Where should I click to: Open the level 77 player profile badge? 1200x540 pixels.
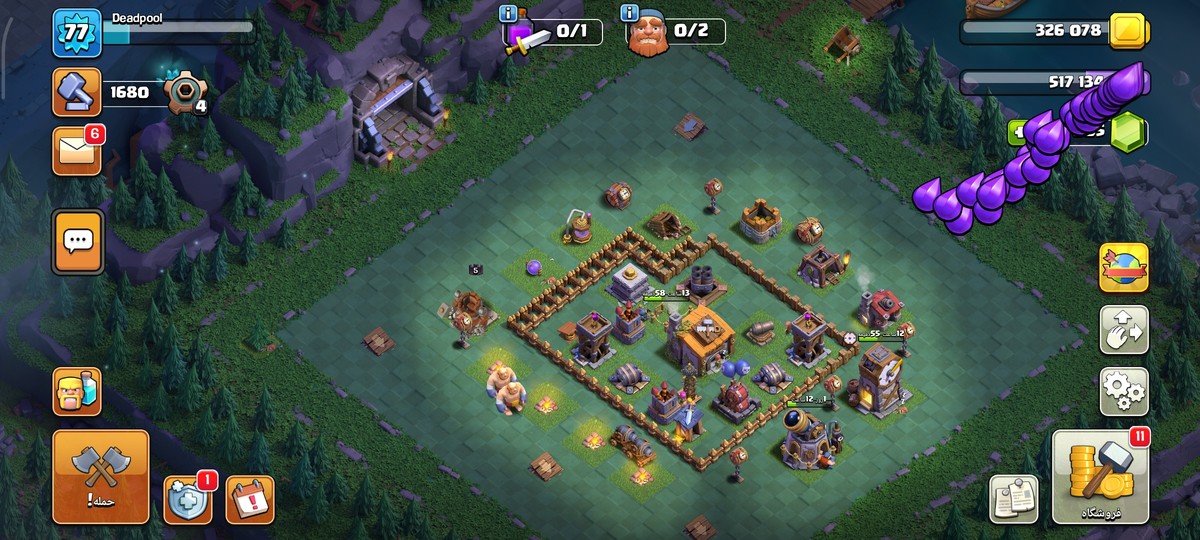77,33
